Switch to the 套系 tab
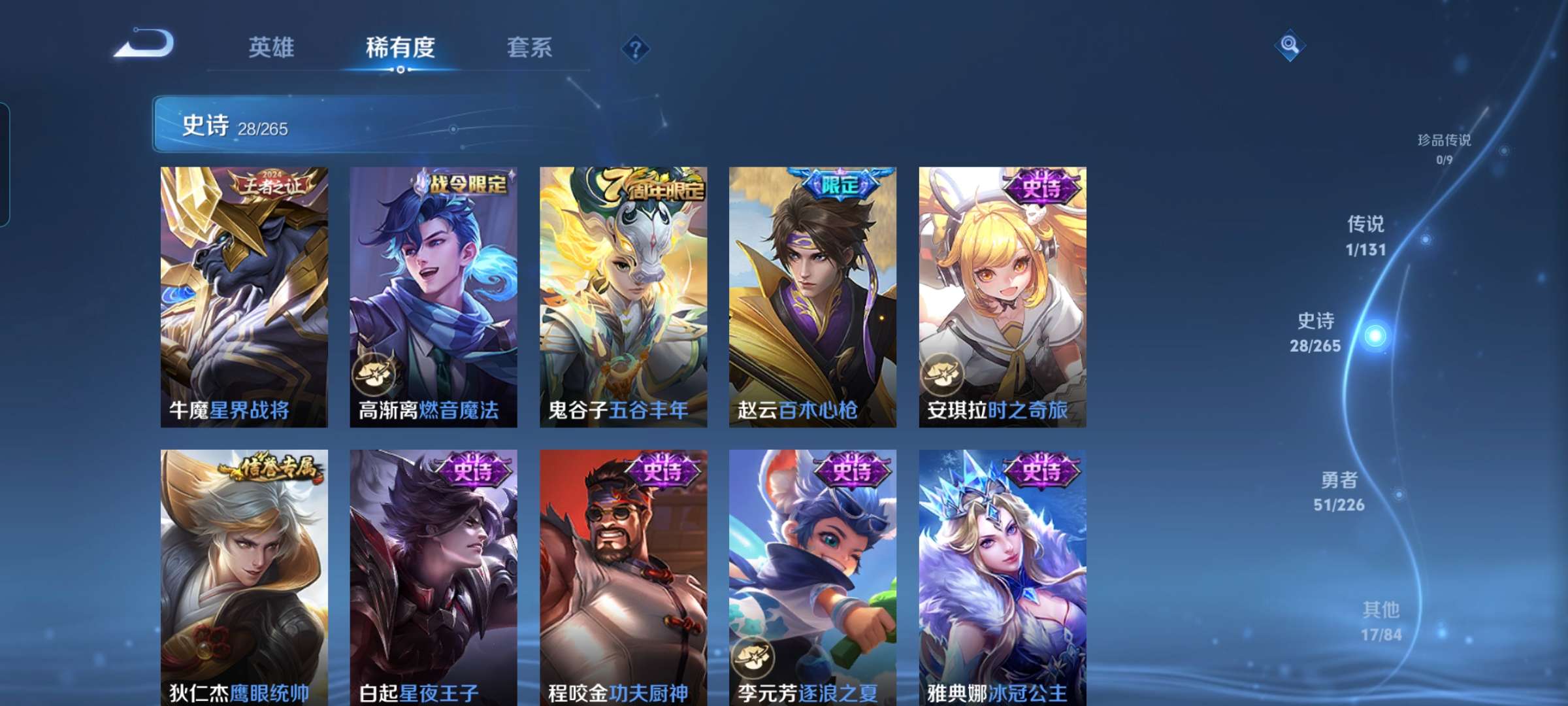 tap(530, 48)
